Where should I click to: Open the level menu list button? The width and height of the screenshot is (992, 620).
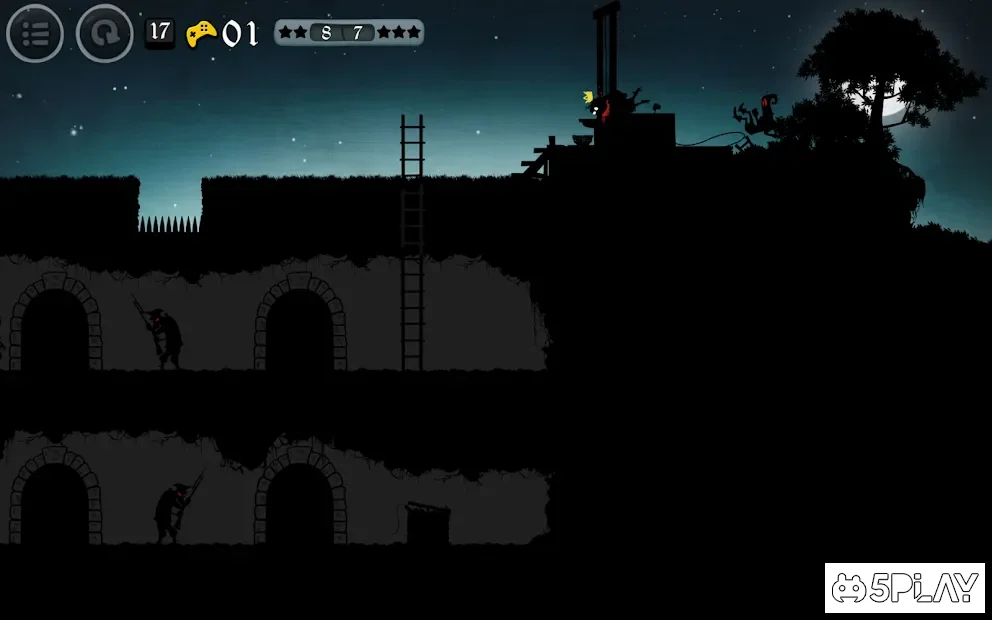click(35, 34)
